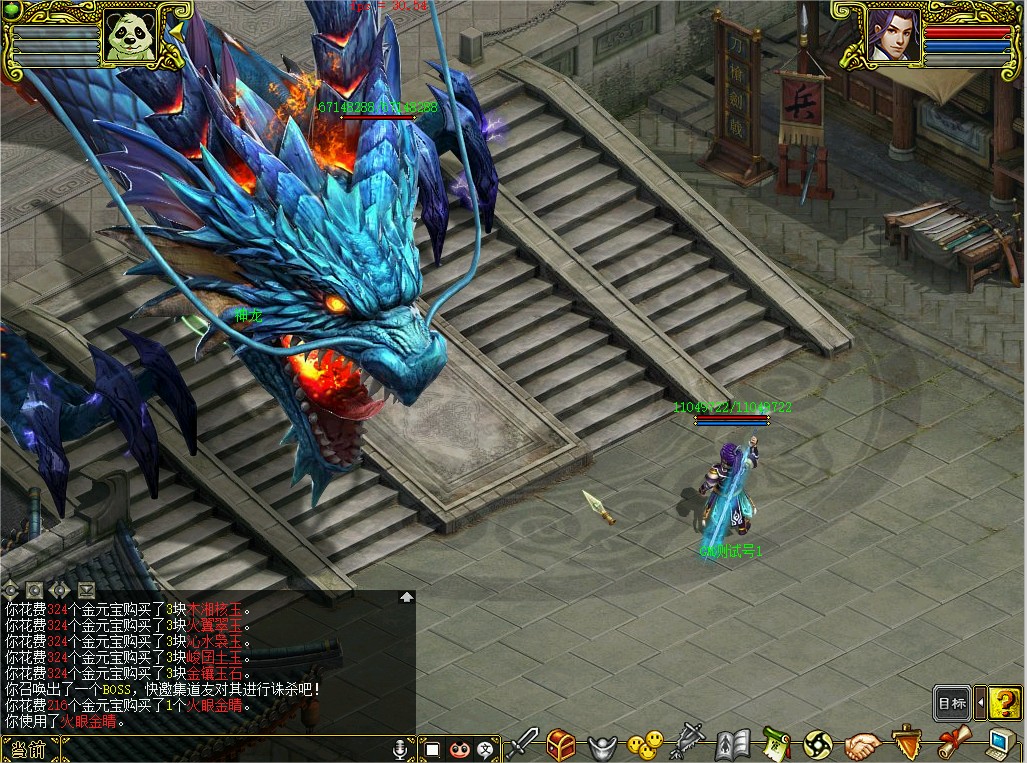Image resolution: width=1027 pixels, height=763 pixels.
Task: Open the sword icon on the bottom bar
Action: [523, 744]
